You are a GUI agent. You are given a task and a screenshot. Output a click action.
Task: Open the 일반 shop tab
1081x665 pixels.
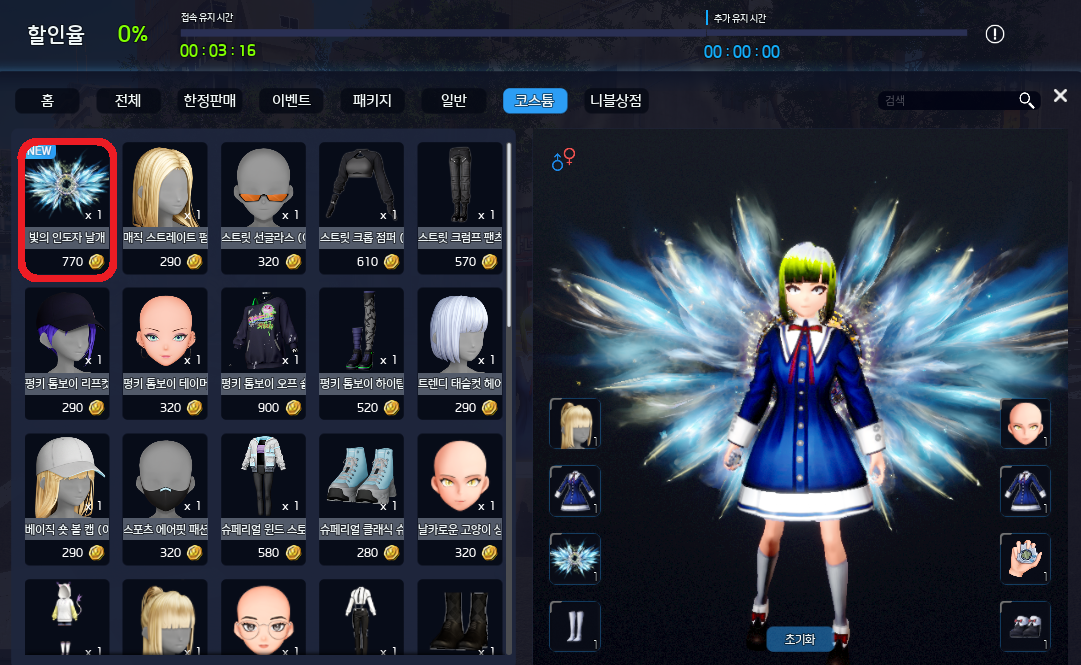[453, 101]
